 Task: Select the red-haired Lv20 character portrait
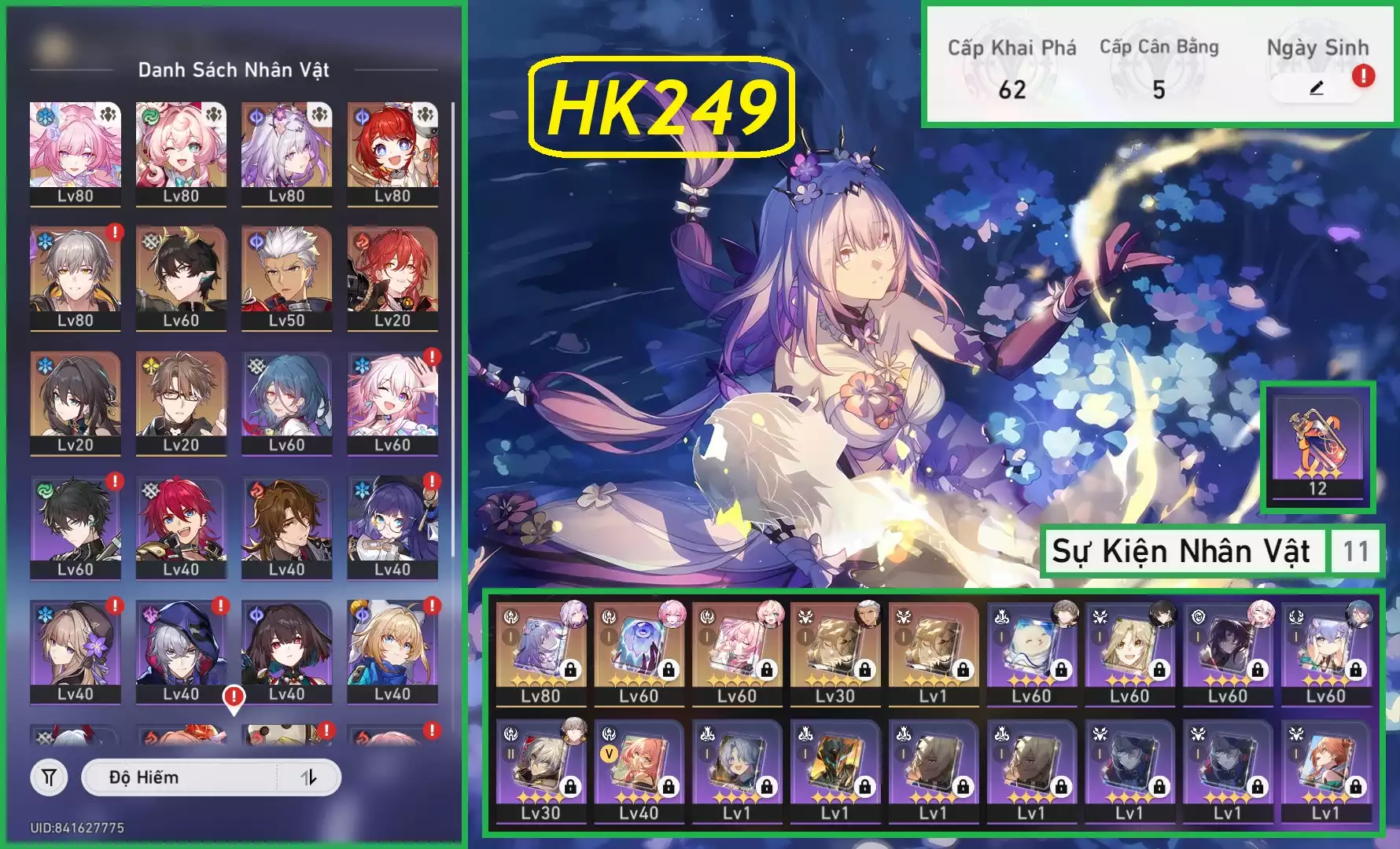392,277
